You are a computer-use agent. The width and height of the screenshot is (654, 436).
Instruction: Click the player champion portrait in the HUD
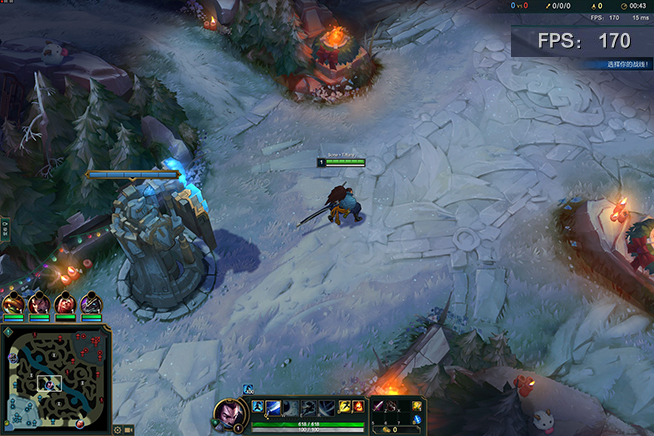[x=229, y=414]
